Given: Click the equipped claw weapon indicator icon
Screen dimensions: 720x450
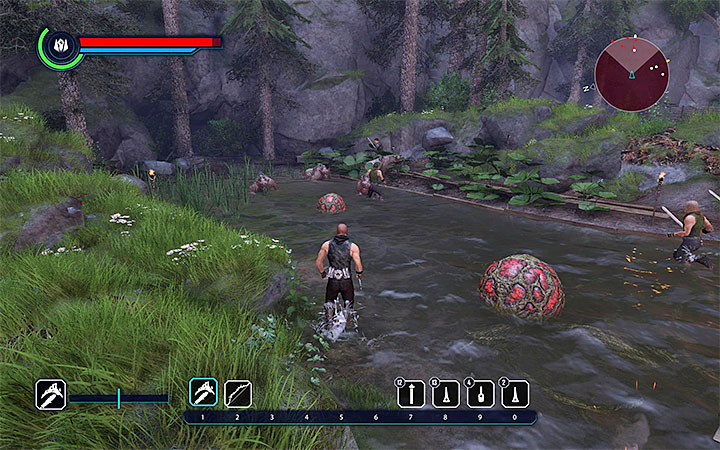Looking at the screenshot, I should [51, 394].
